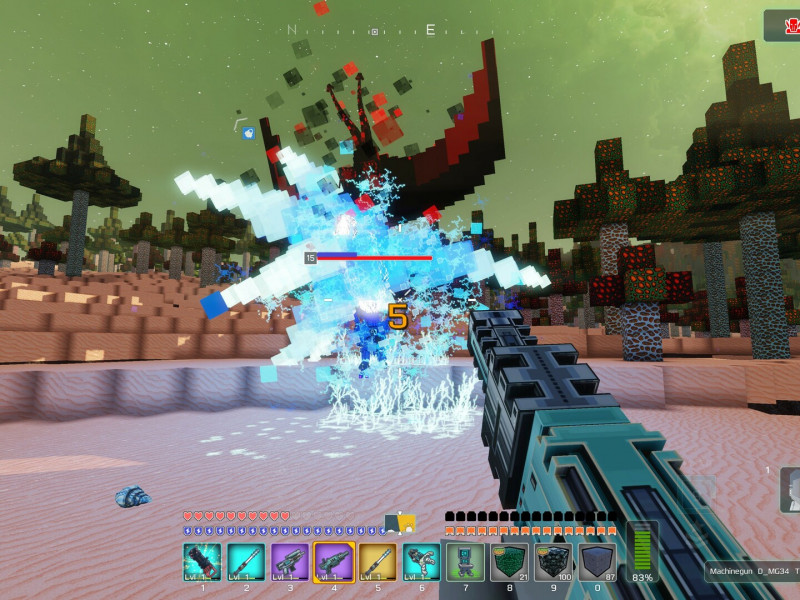Select hotbar slot 1 chainsaw tool

click(x=203, y=562)
